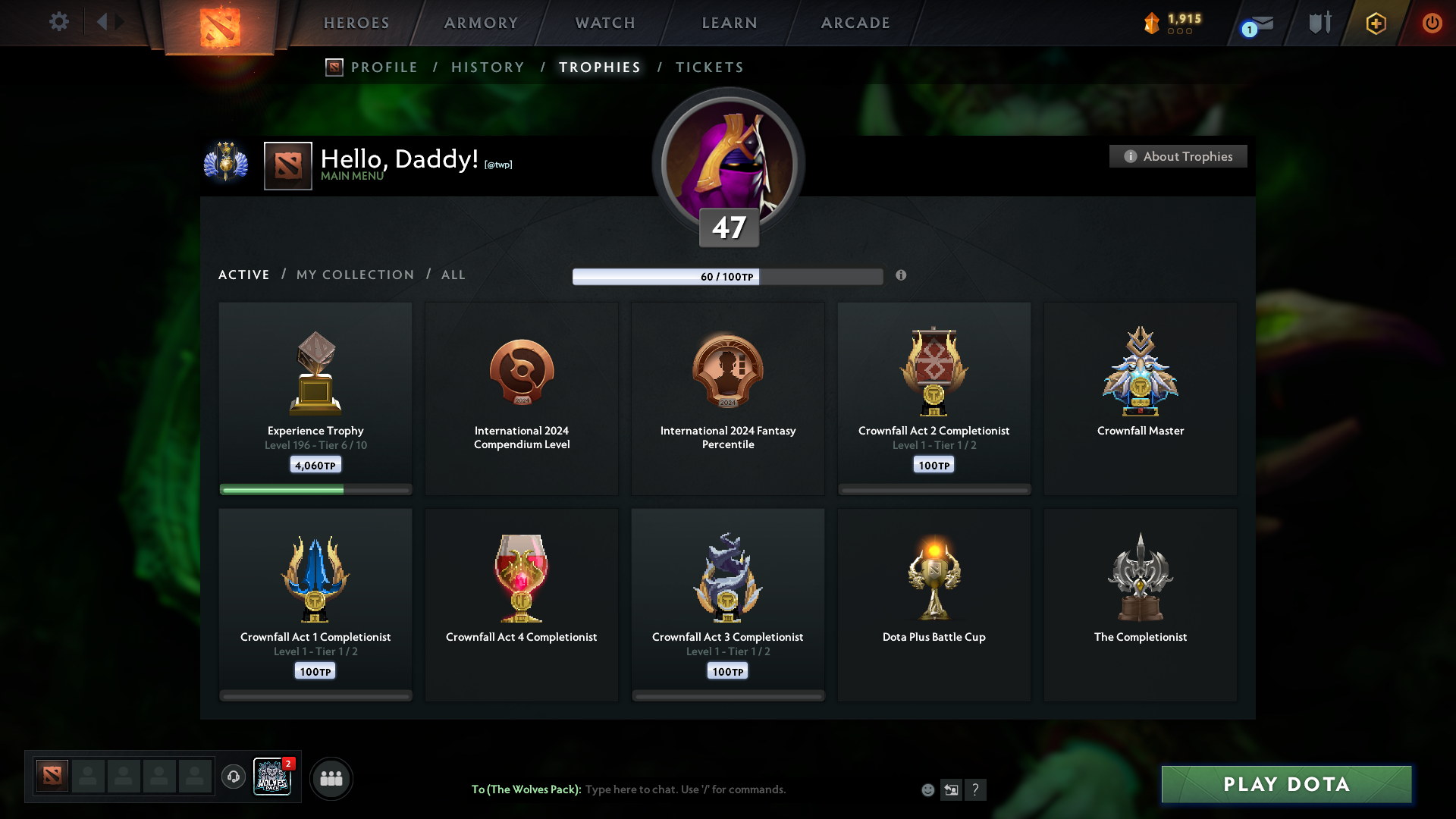Open the emoticon picker in chat
The width and height of the screenshot is (1456, 819).
point(927,789)
